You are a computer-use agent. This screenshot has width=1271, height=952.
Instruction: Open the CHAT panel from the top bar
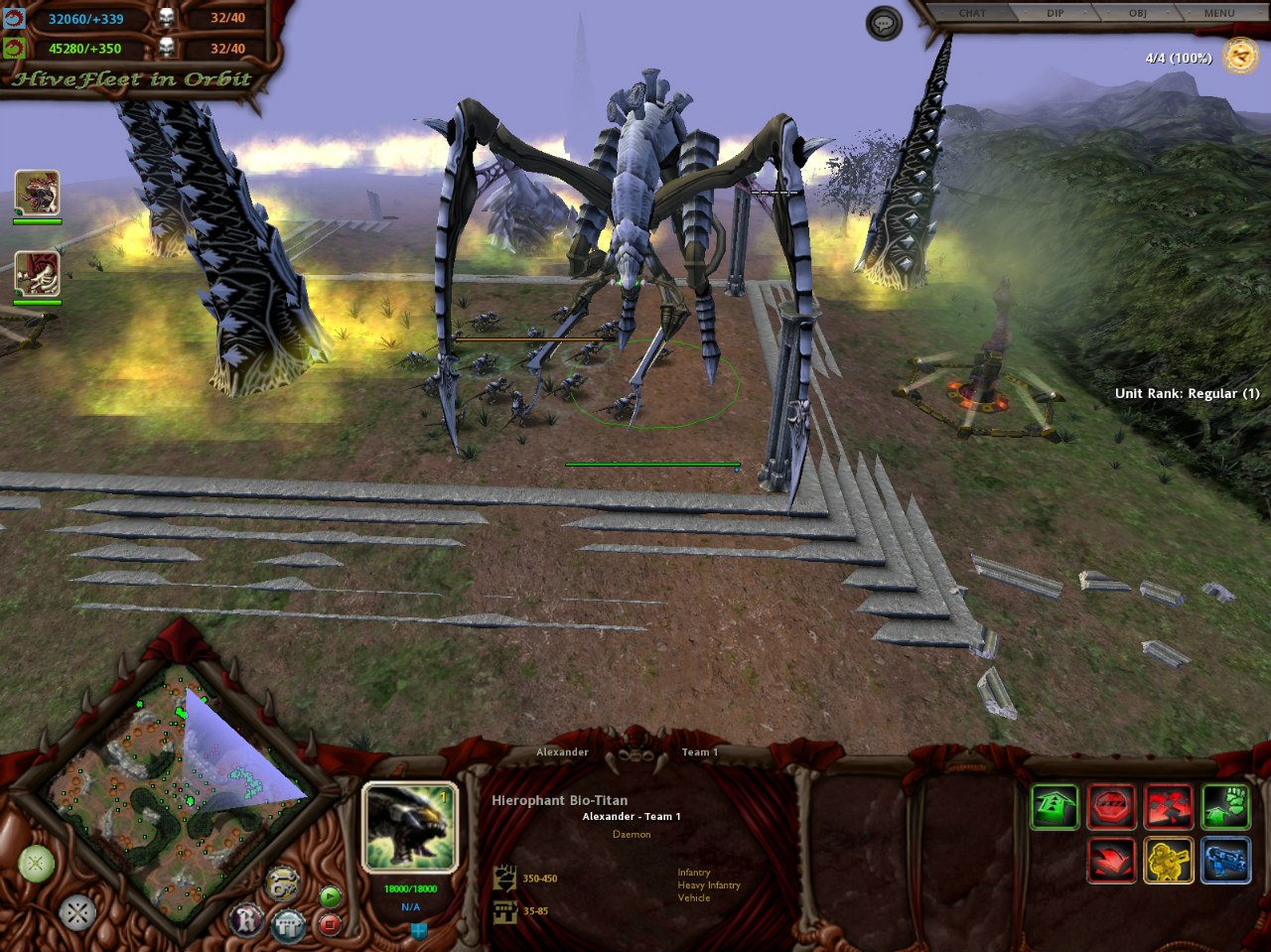[x=972, y=13]
